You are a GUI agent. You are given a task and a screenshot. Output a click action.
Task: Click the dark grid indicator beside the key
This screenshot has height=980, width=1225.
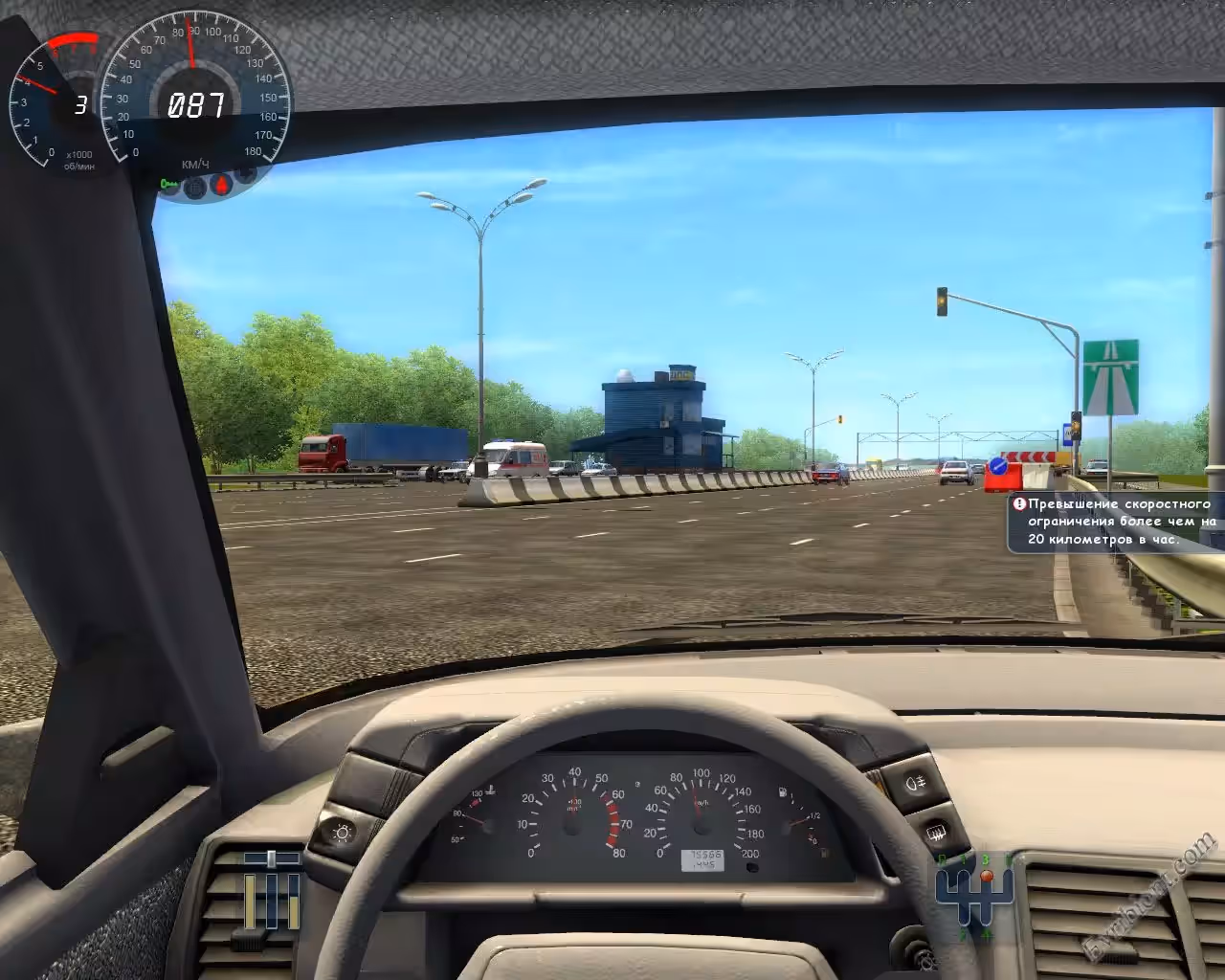[x=196, y=187]
